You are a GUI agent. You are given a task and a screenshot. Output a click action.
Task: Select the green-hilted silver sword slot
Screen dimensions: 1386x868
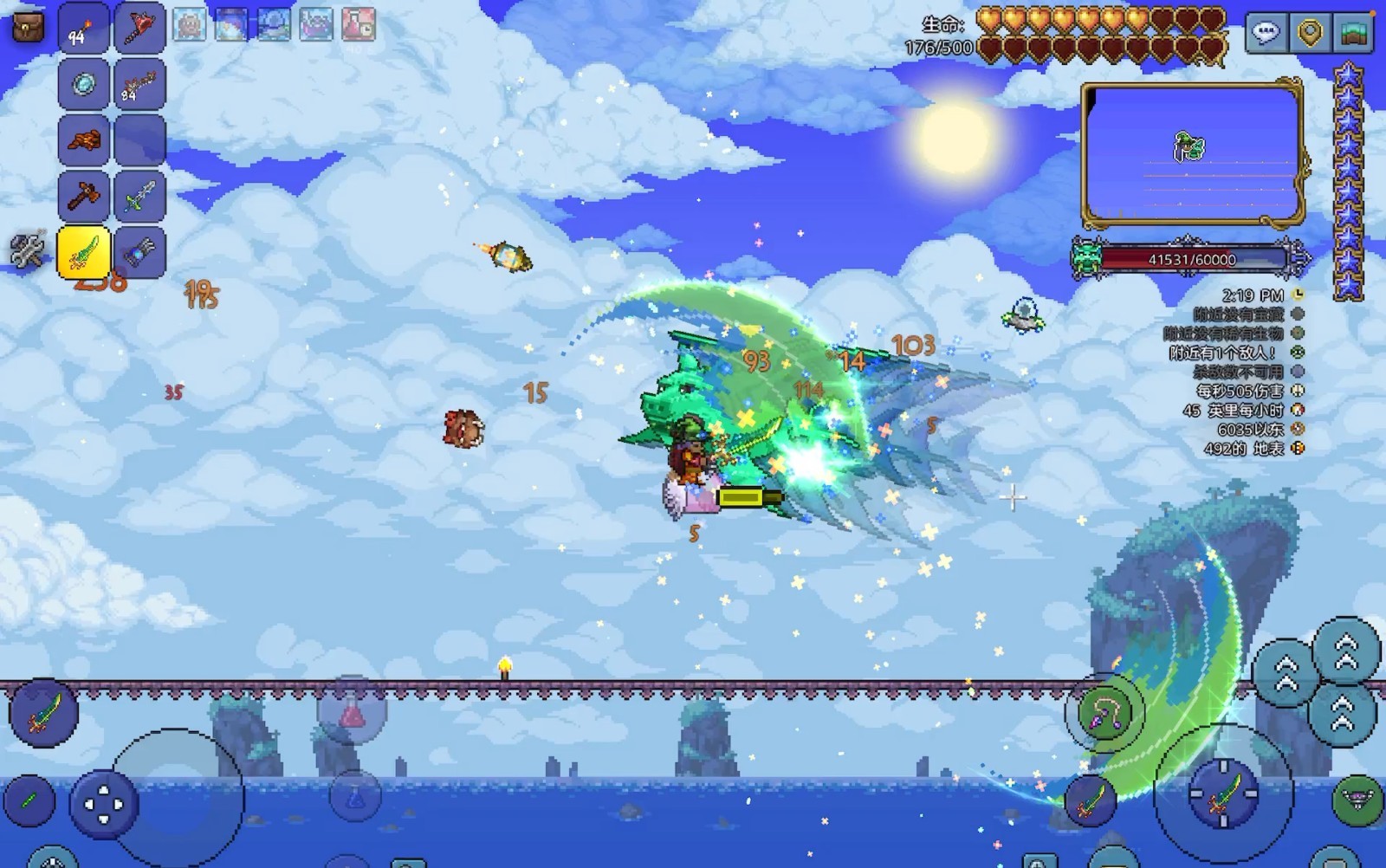coord(139,195)
